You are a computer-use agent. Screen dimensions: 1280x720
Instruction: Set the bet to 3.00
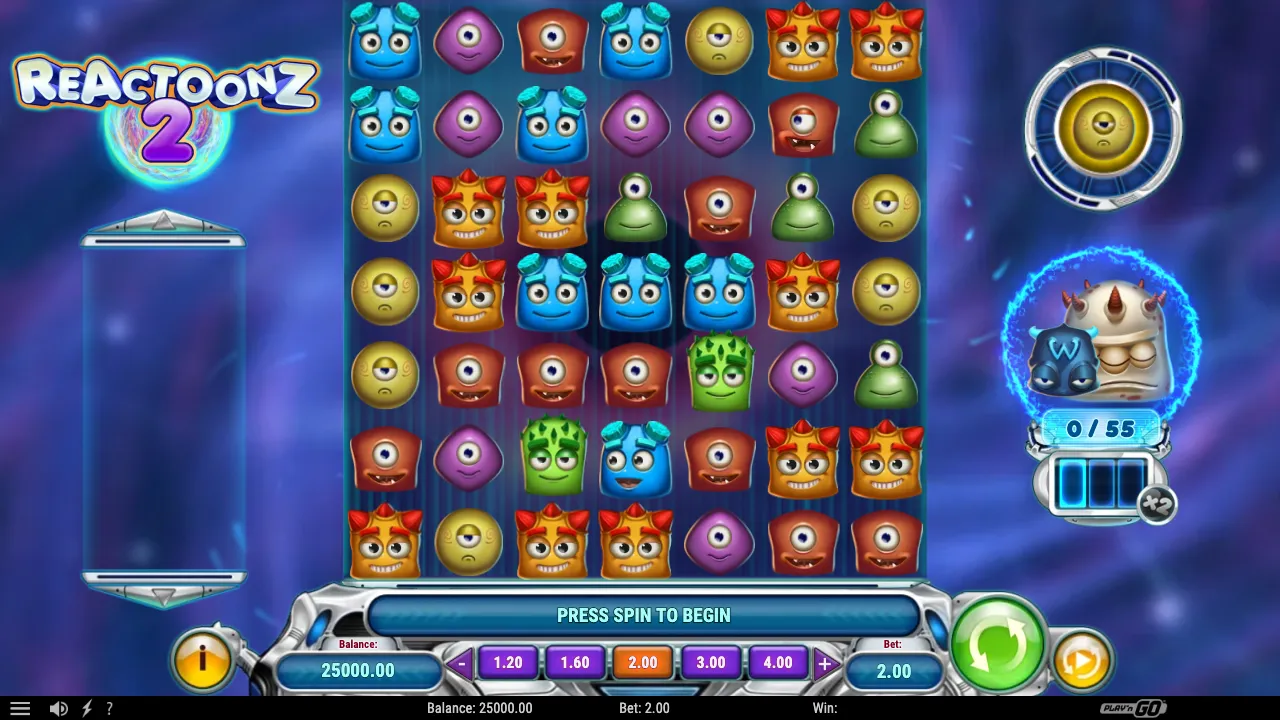(710, 662)
